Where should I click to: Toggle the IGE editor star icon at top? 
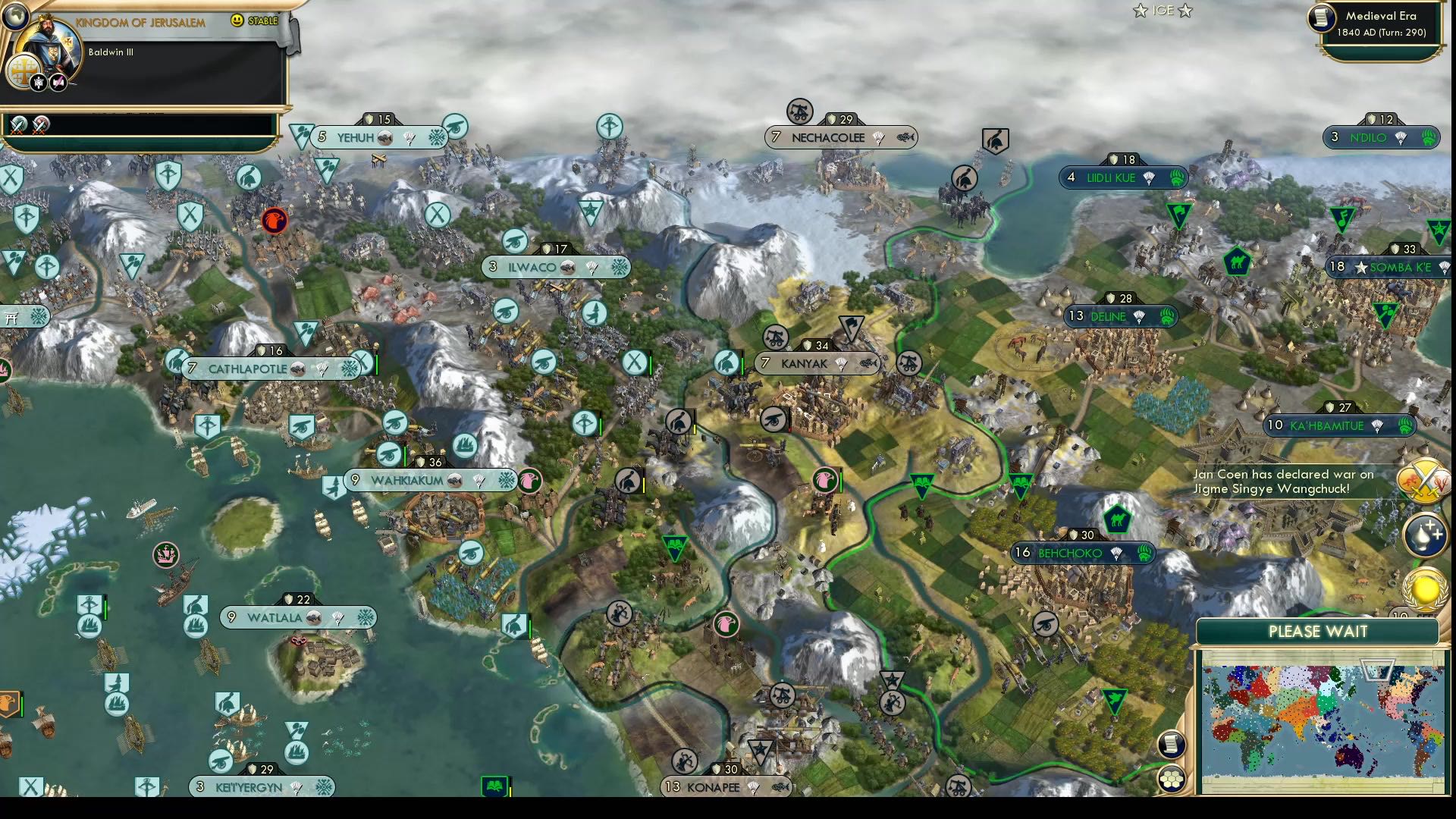1141,11
